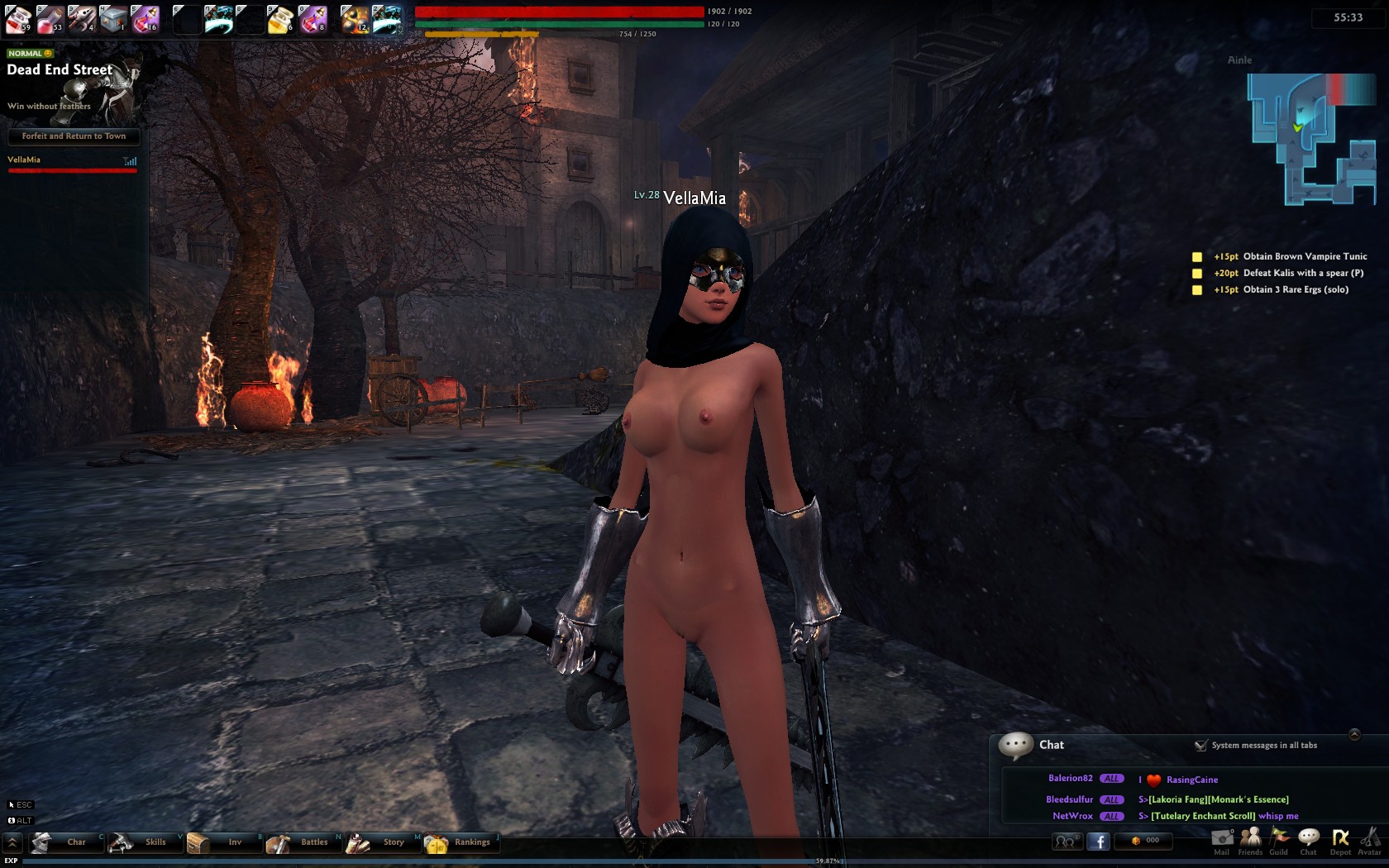Open the Story menu
Viewport: 1389px width, 868px height.
pos(382,842)
